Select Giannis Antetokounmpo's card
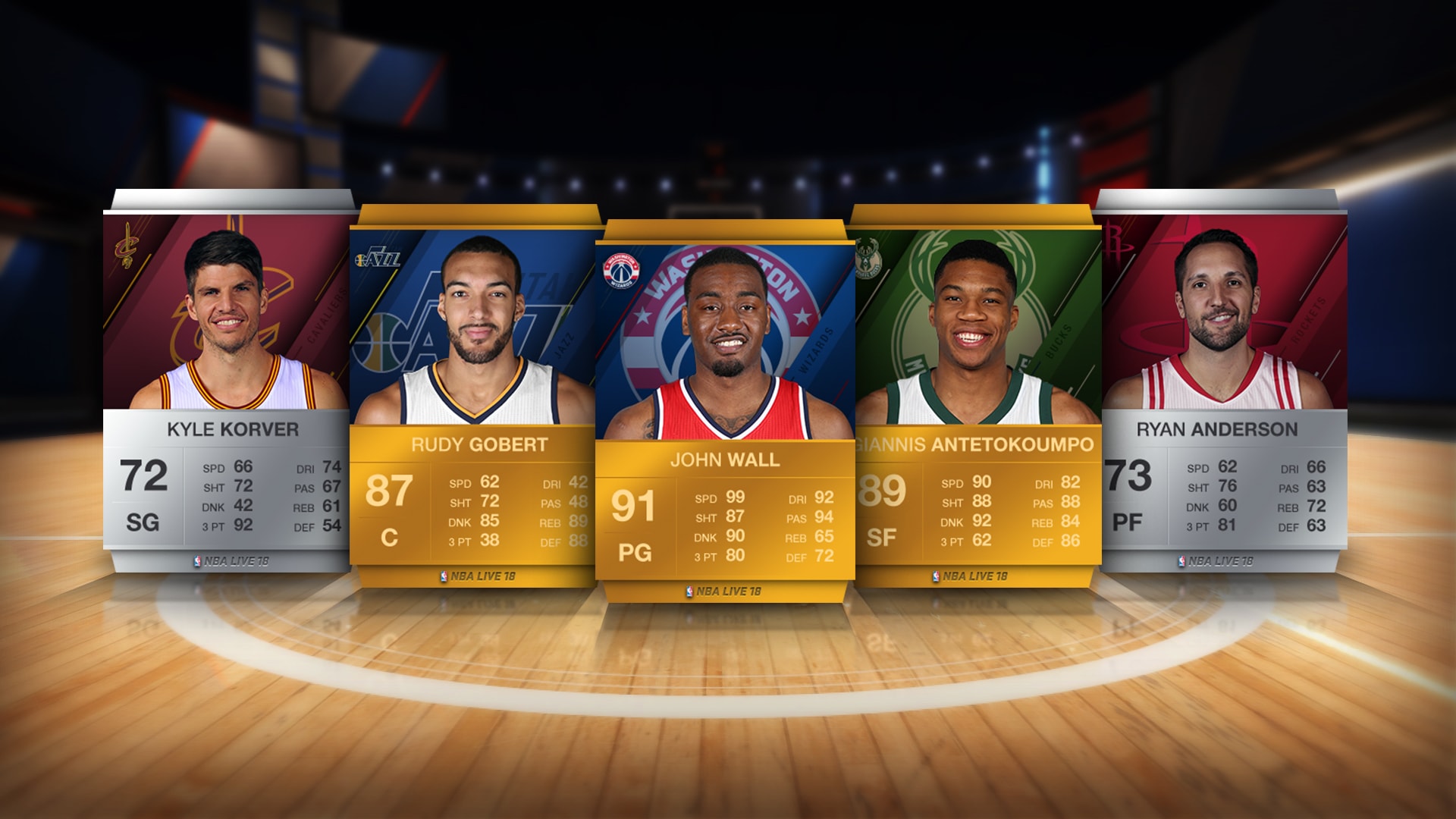1456x819 pixels. click(978, 394)
